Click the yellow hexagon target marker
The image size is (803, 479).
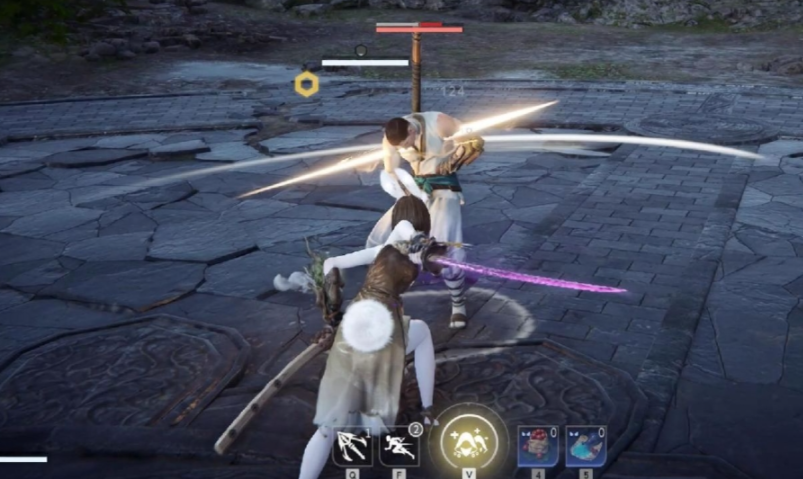click(307, 84)
